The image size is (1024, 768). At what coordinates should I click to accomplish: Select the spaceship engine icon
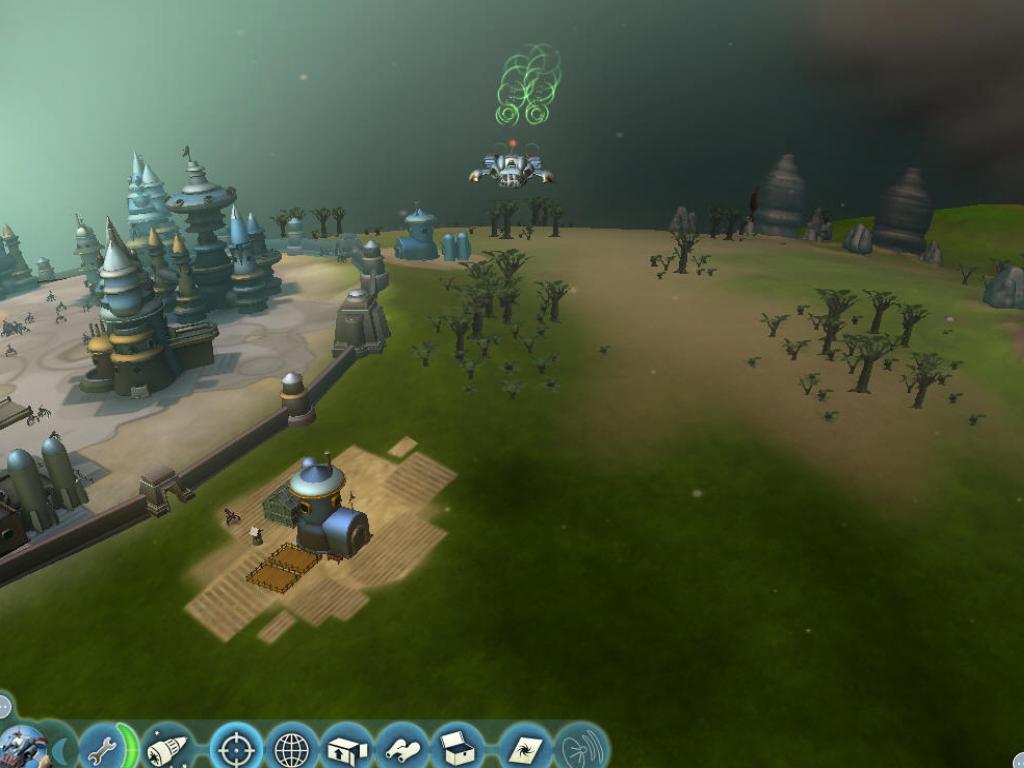tap(166, 748)
